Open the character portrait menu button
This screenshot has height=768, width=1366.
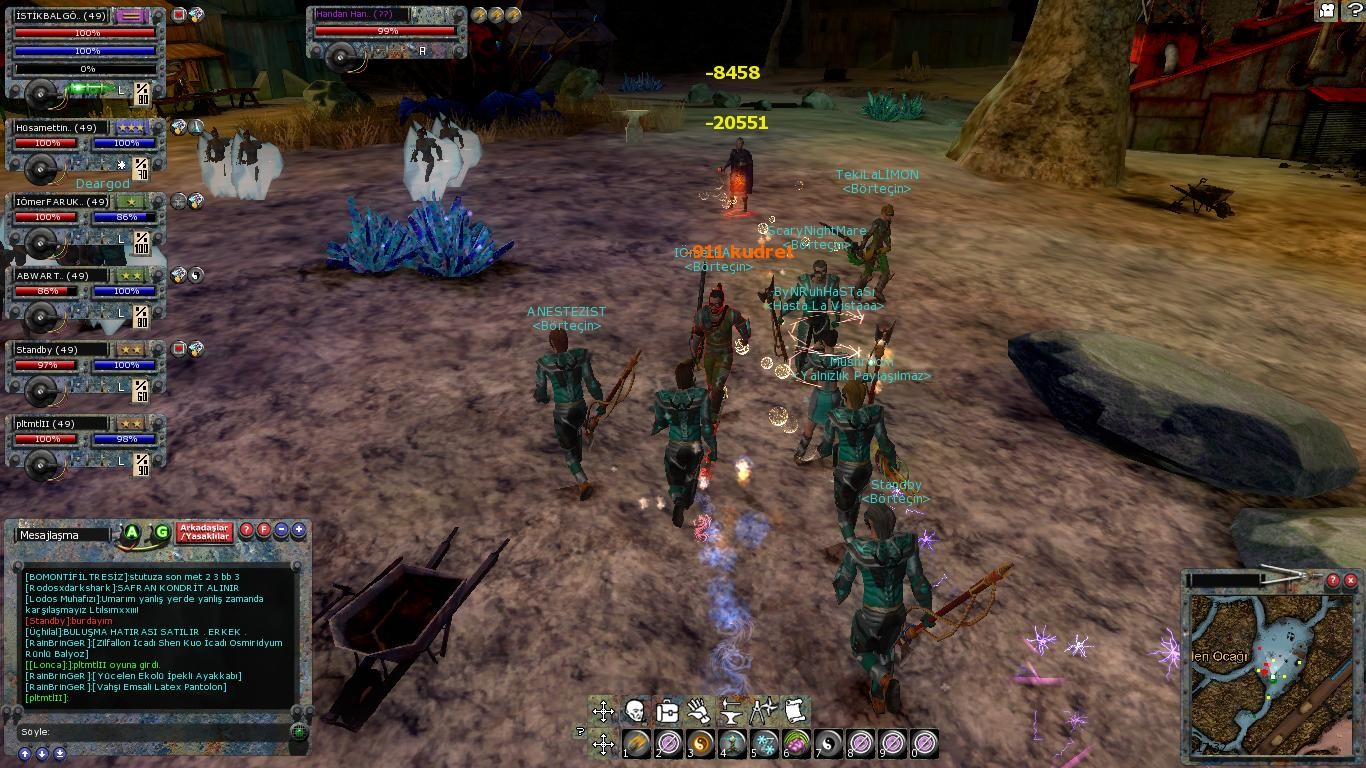[x=634, y=712]
